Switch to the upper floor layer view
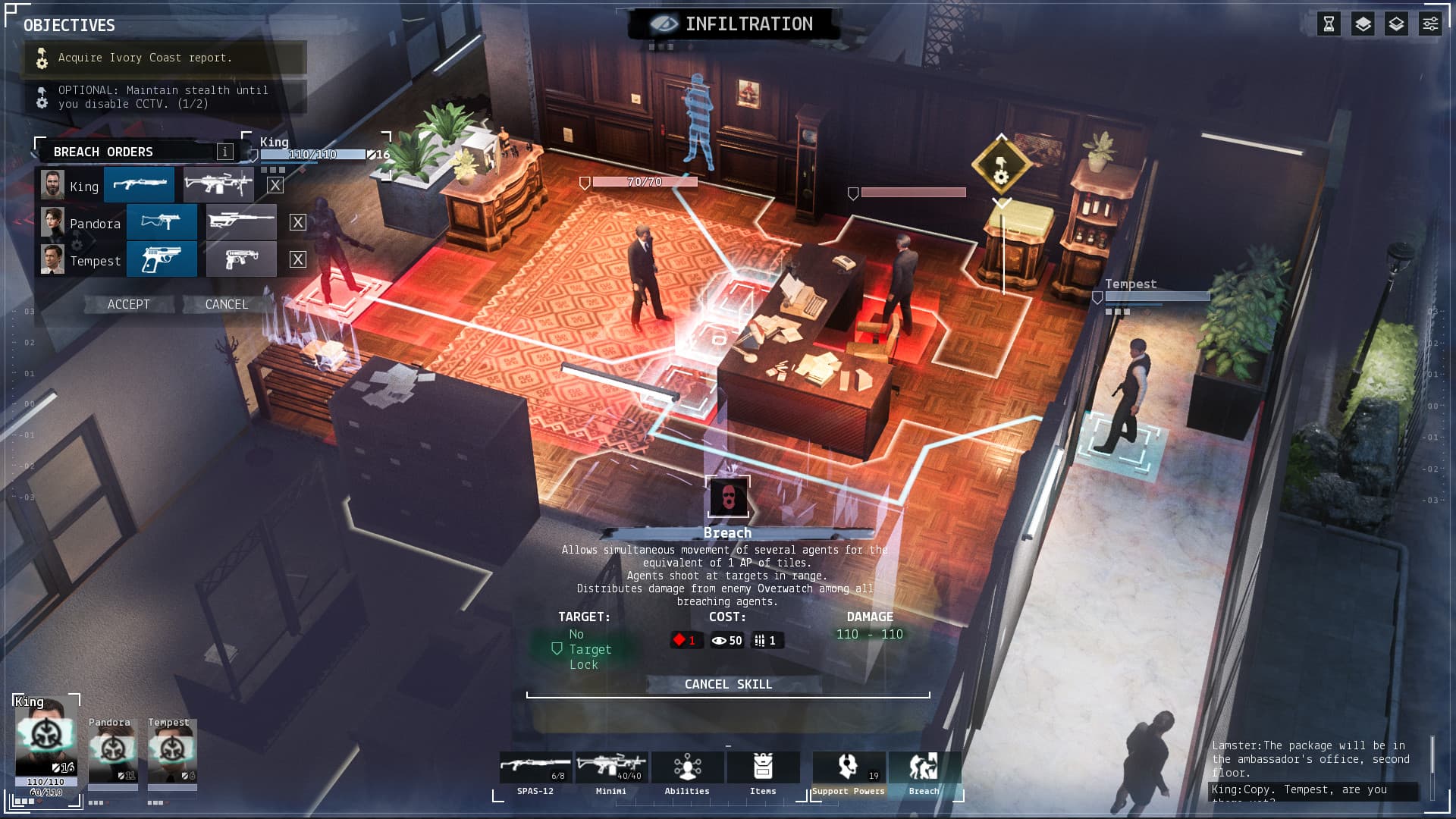The image size is (1456, 819). (1362, 24)
